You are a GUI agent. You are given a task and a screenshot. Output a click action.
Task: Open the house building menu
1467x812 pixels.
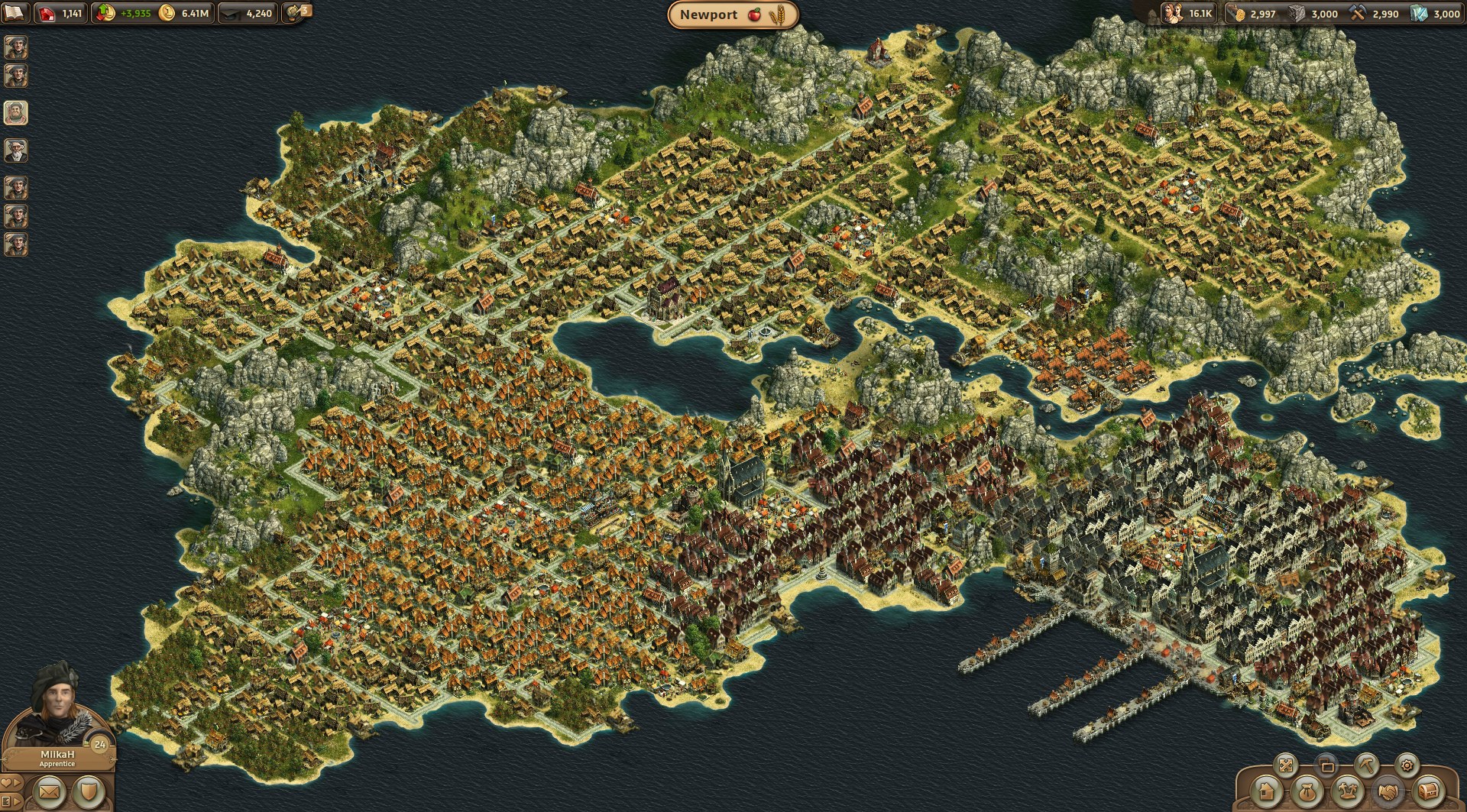click(x=1266, y=792)
